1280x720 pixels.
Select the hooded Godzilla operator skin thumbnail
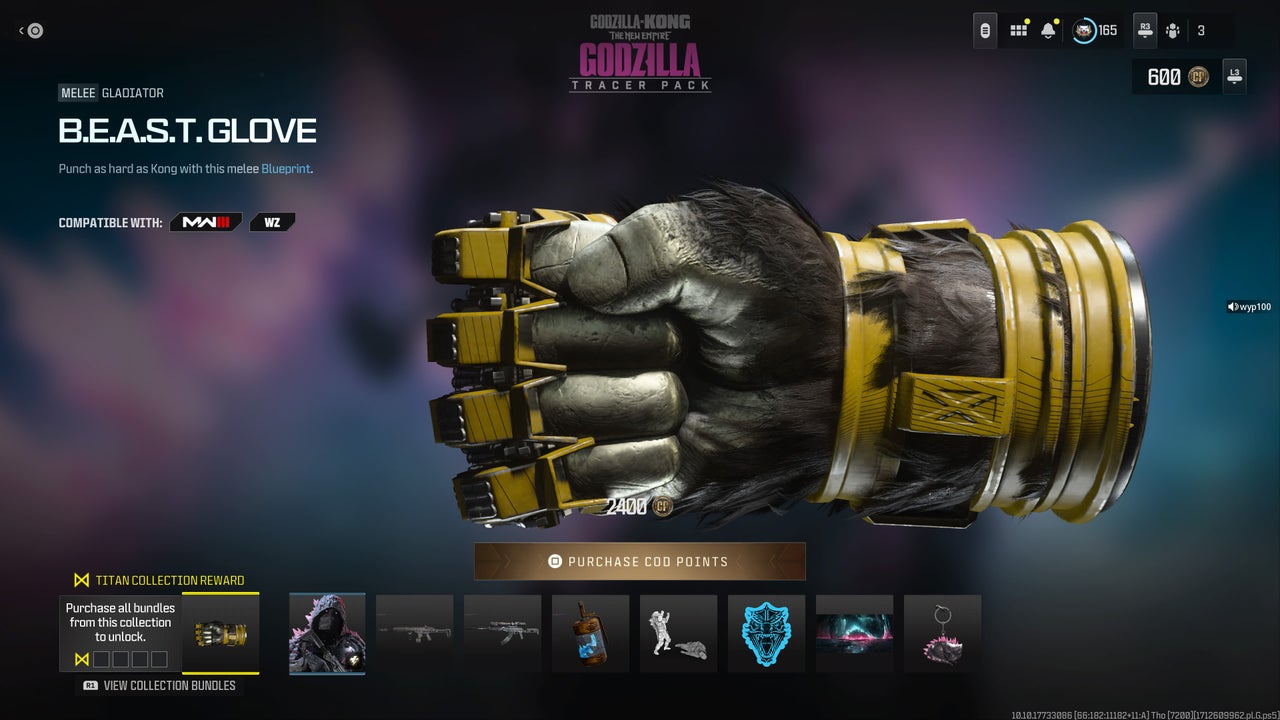(327, 633)
